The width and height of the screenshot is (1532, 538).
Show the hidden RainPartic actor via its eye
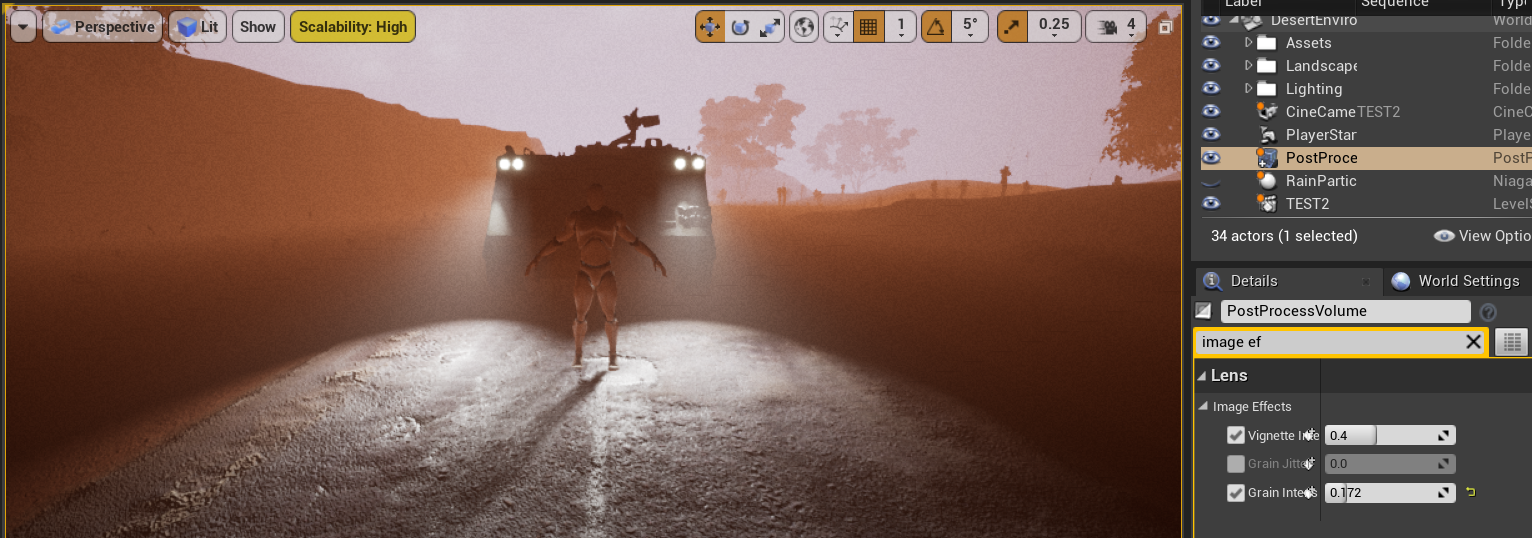click(1211, 181)
